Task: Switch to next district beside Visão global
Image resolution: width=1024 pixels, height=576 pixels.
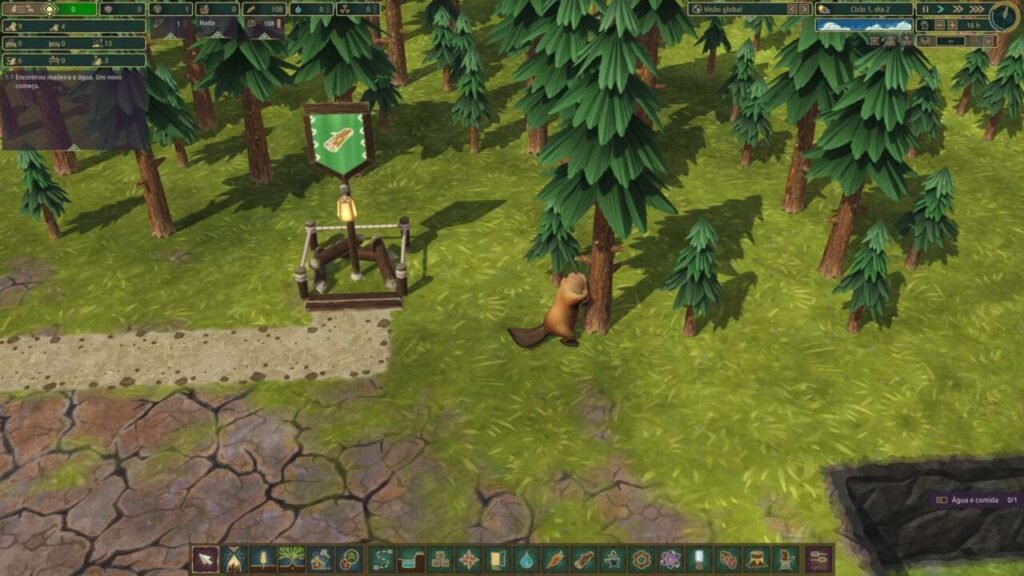Action: pos(805,9)
